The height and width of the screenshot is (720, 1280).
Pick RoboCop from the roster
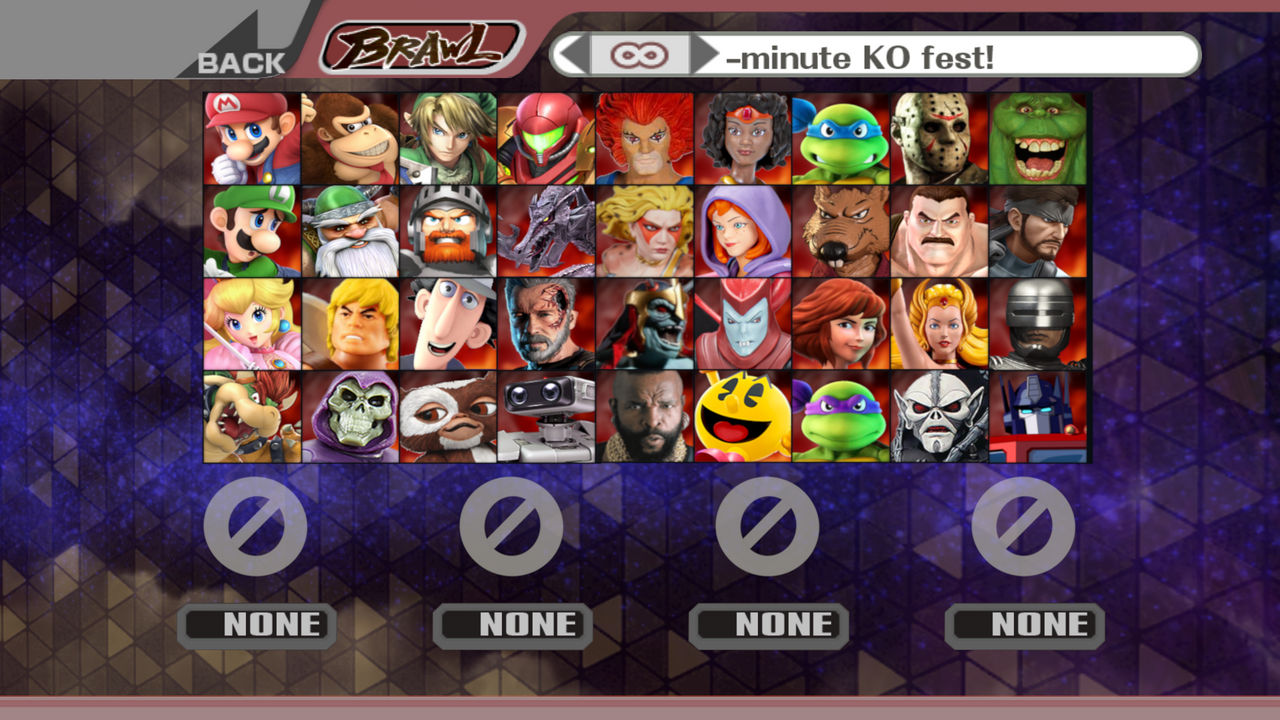[1030, 322]
